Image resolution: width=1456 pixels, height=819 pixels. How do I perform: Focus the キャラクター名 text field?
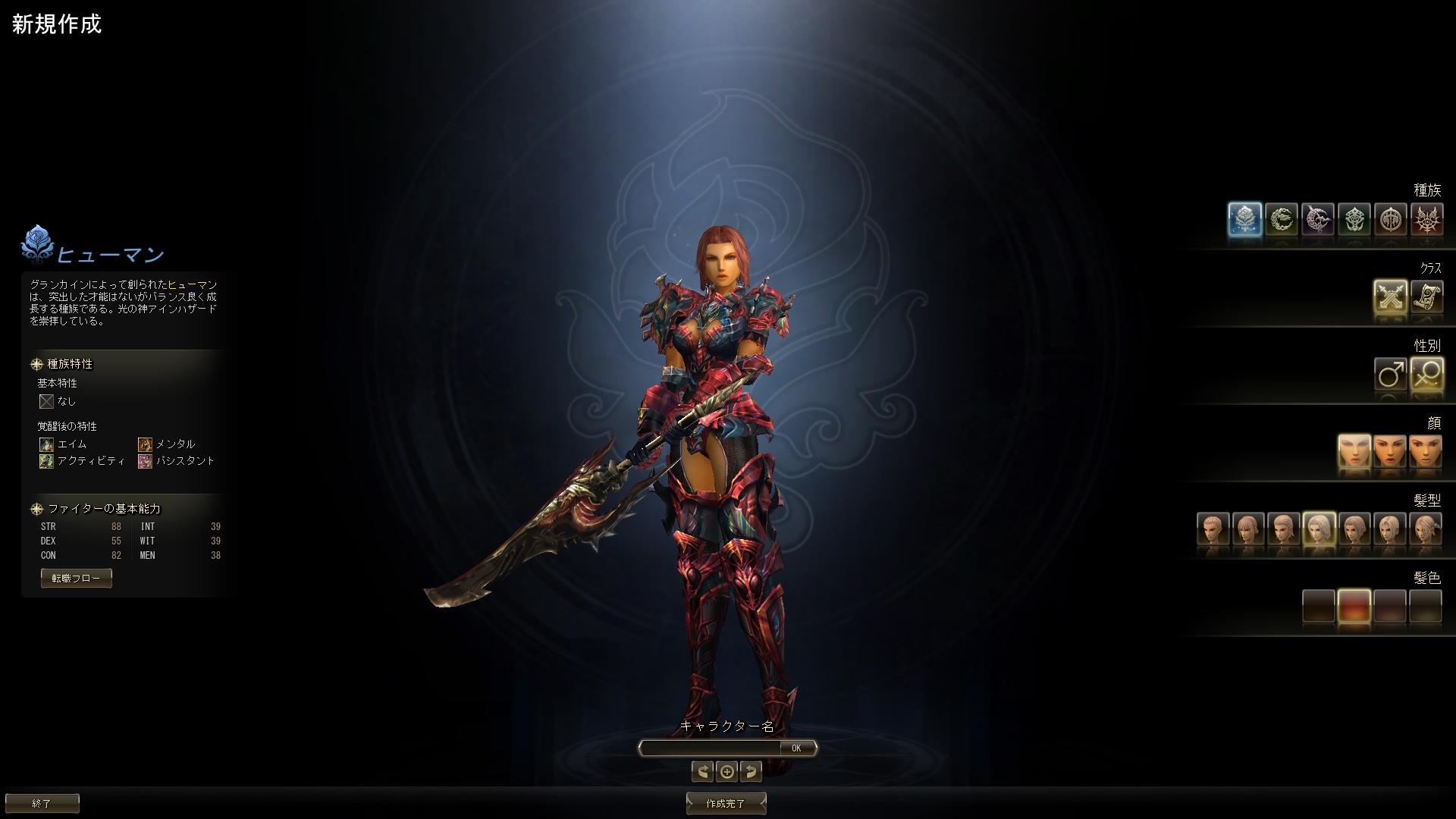pos(710,748)
